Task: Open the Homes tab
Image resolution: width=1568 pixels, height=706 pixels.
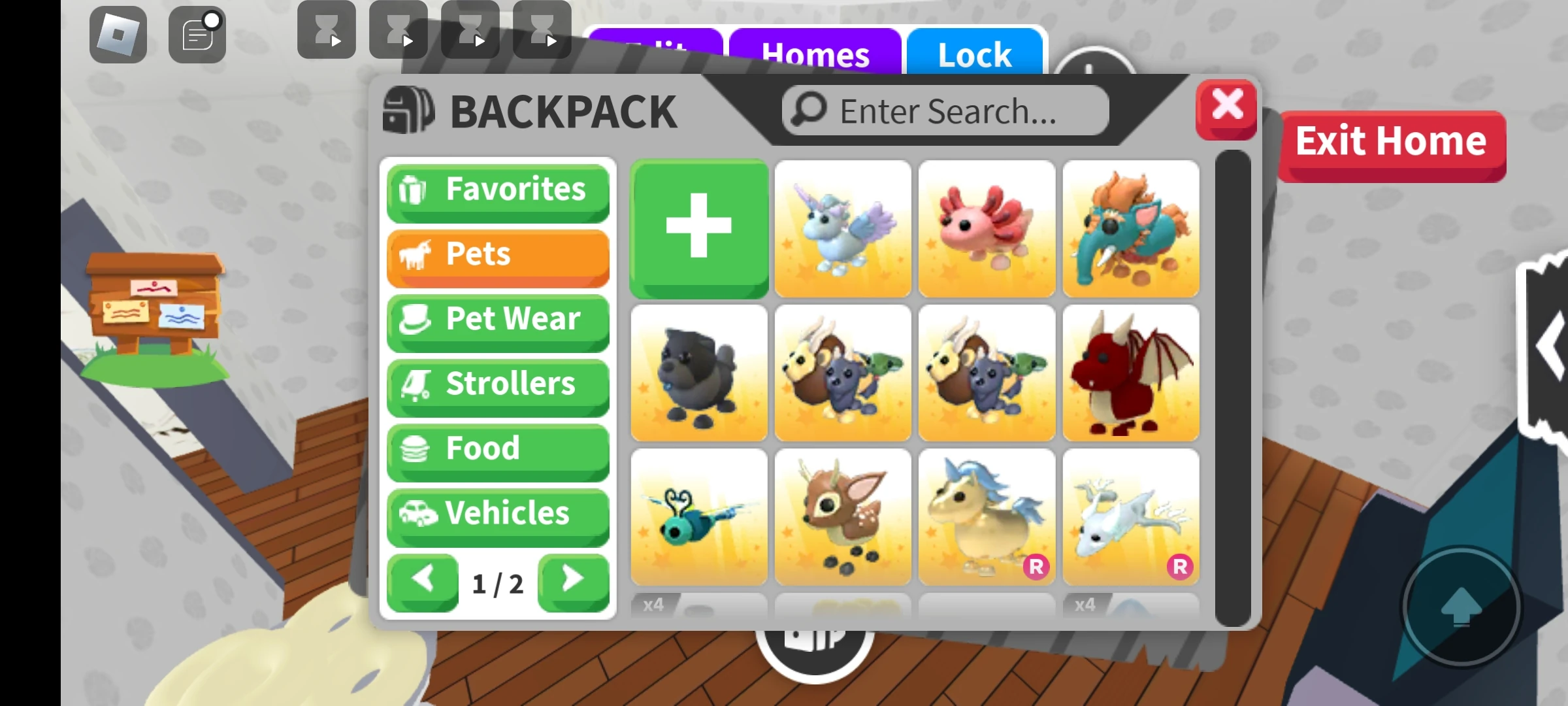Action: coord(815,54)
